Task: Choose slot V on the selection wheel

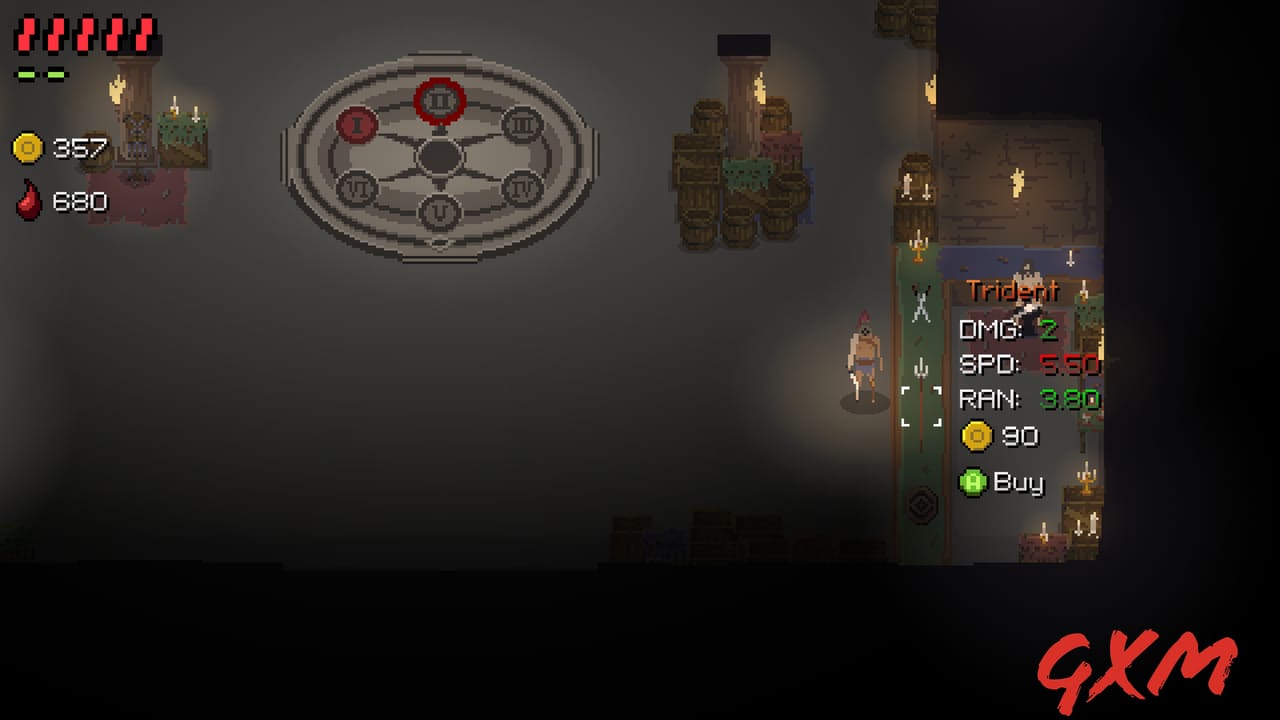Action: [441, 211]
